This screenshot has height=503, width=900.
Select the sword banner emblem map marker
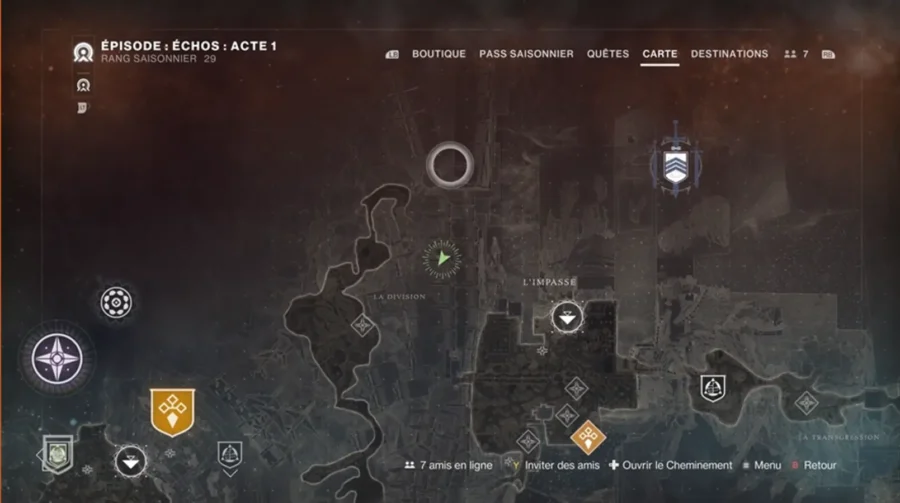tap(676, 163)
